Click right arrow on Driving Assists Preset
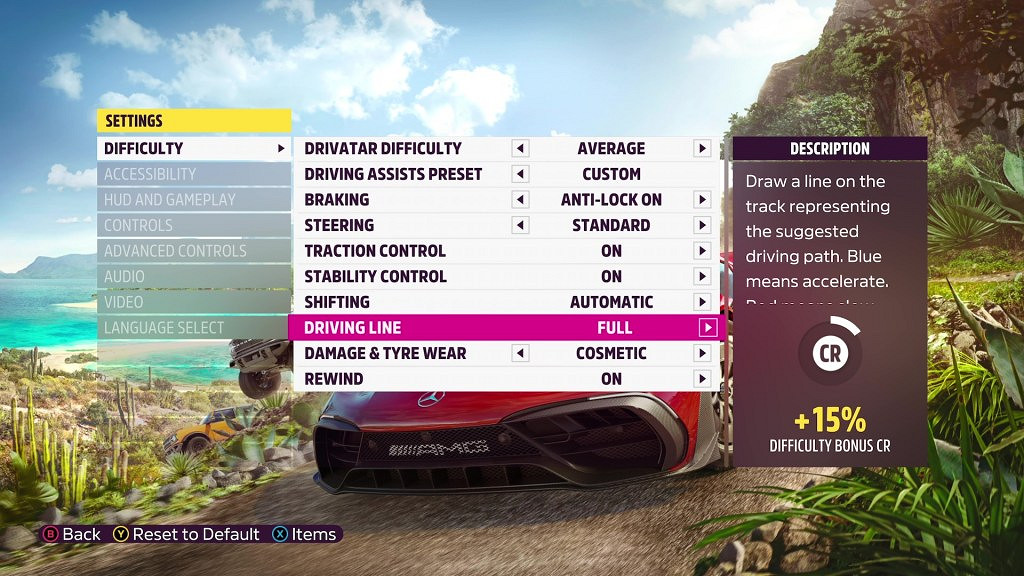 703,174
